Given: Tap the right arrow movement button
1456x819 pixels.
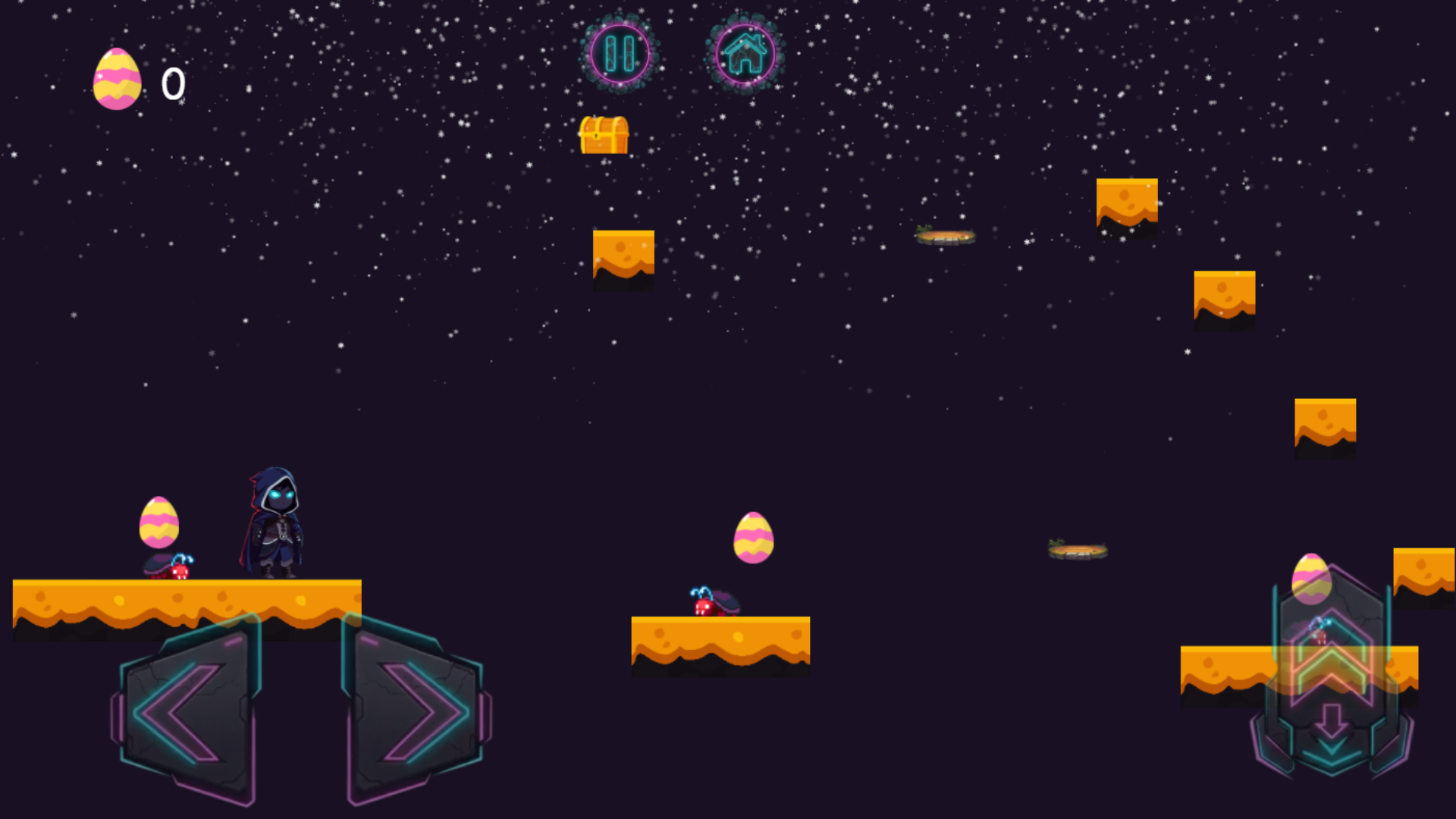Looking at the screenshot, I should pos(416,711).
